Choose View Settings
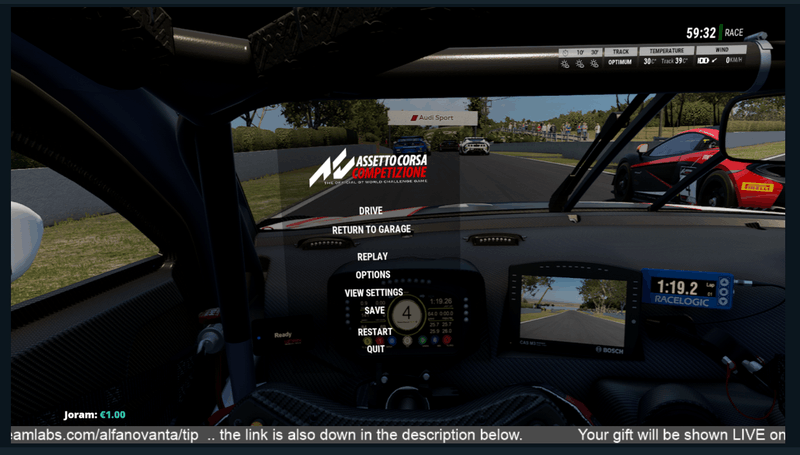This screenshot has width=800, height=455. 373,293
